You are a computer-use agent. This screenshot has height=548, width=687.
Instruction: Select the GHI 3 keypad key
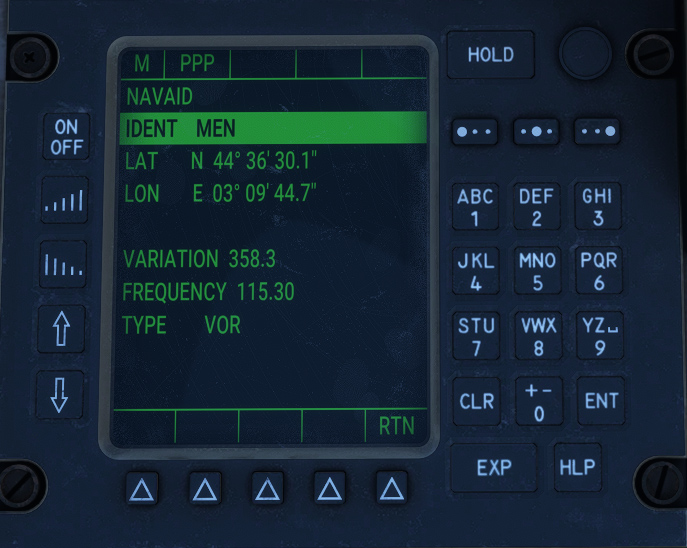[x=598, y=207]
